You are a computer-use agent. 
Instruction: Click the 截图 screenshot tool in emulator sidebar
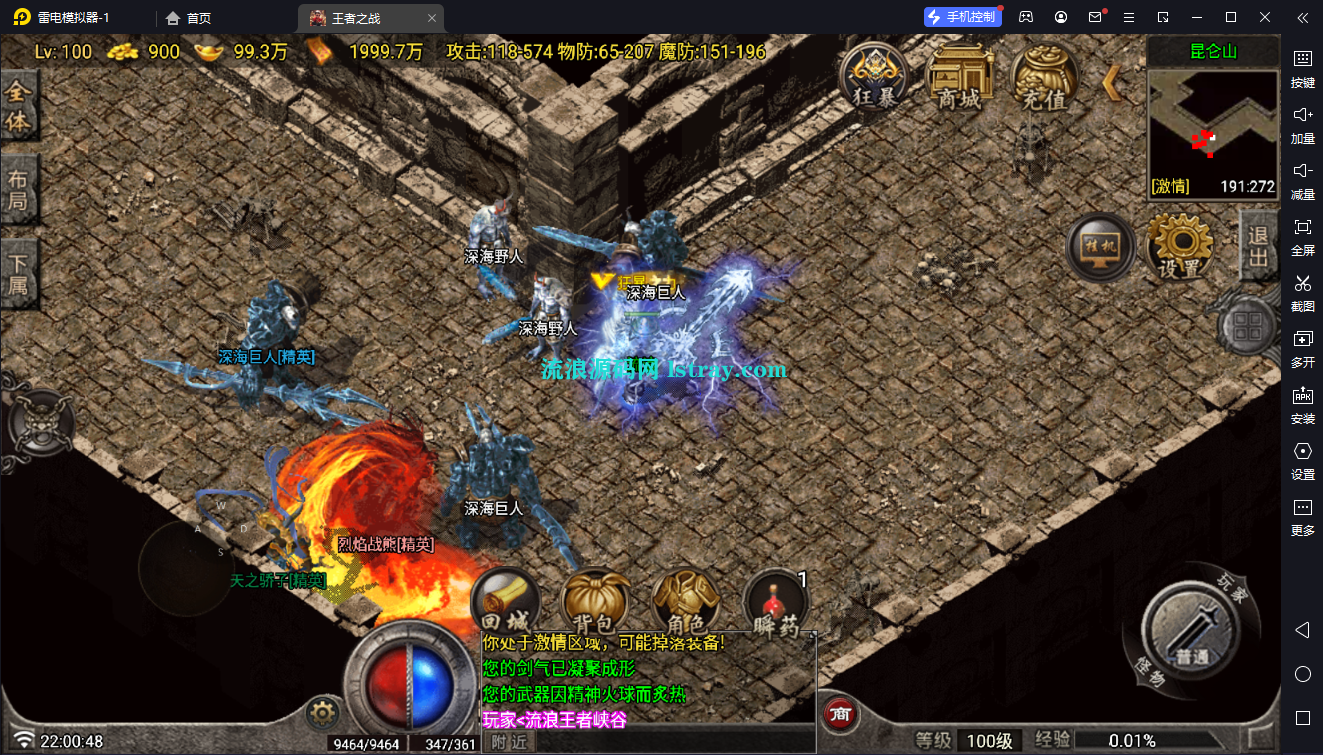1302,291
